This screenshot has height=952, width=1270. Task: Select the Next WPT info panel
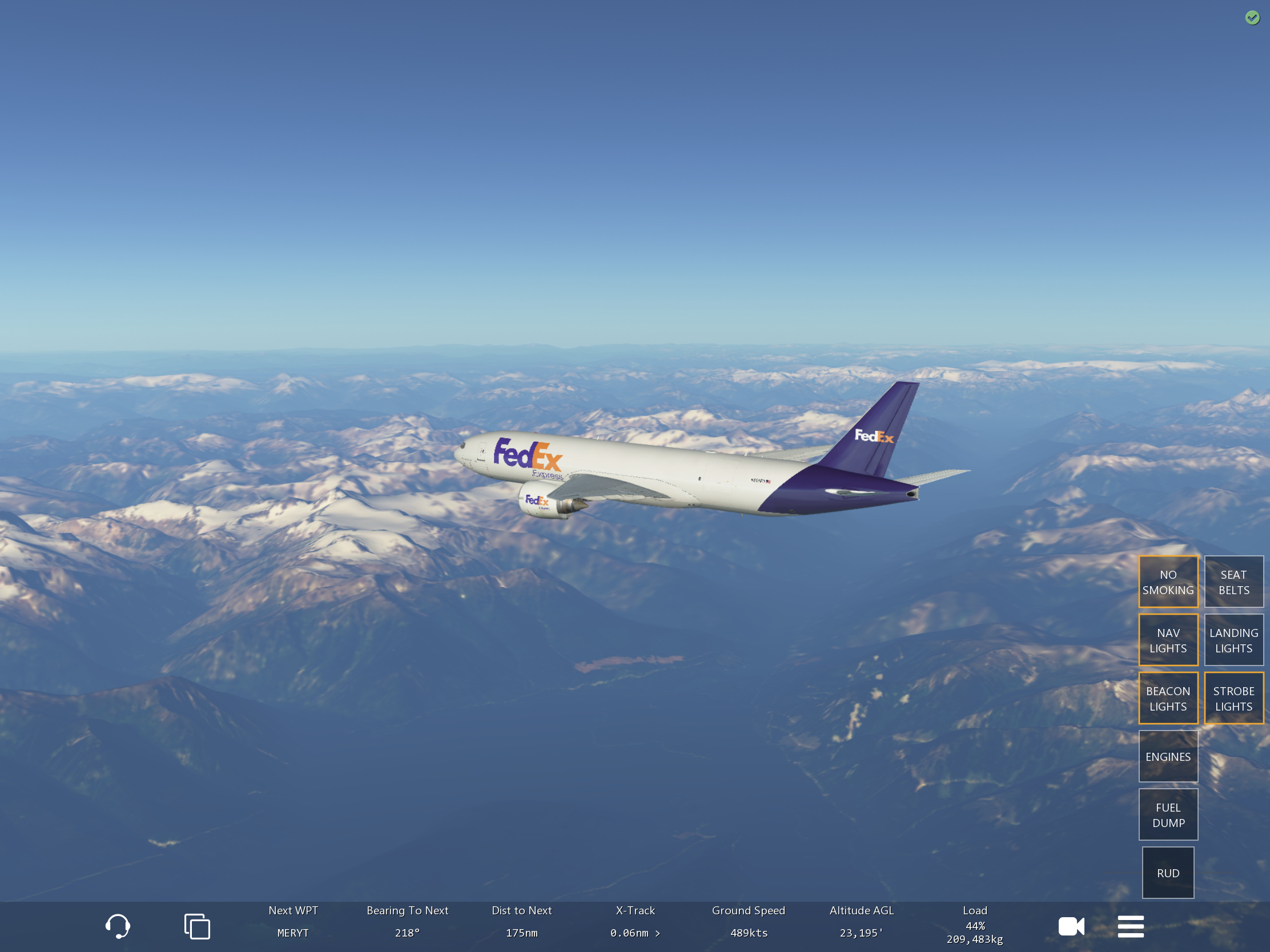point(293,922)
